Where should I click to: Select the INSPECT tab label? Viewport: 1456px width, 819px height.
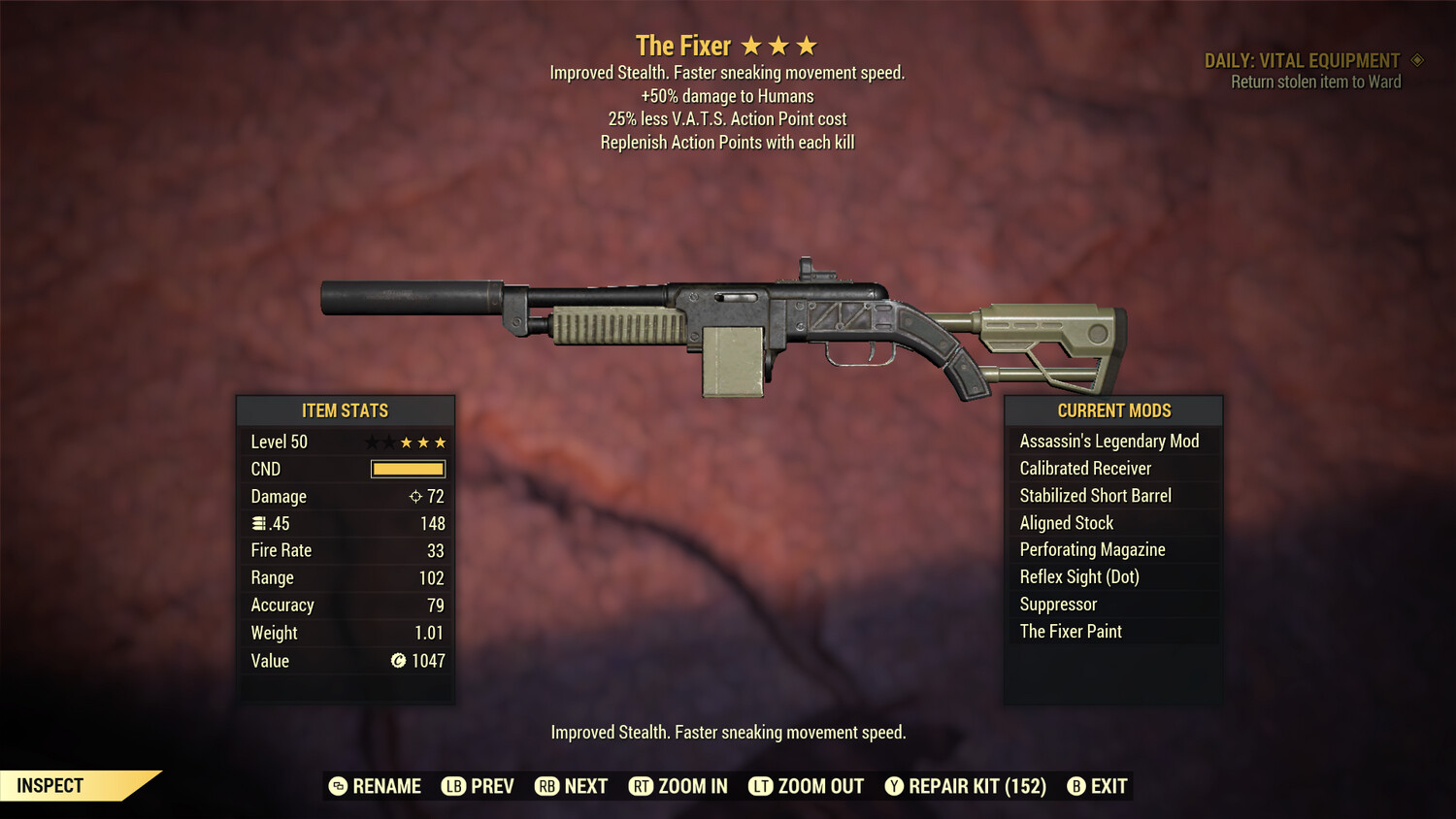(50, 785)
